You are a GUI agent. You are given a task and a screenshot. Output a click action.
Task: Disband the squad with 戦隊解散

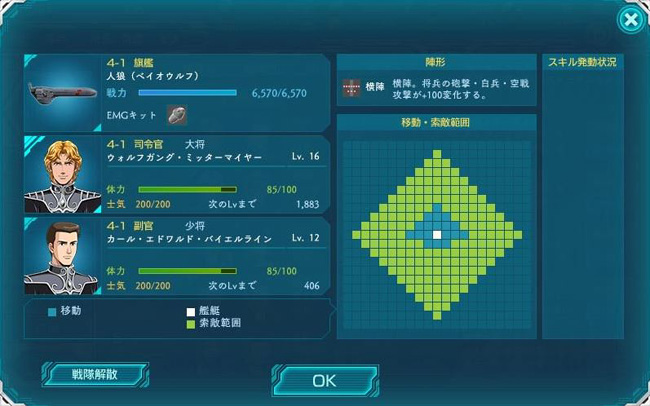click(x=95, y=375)
